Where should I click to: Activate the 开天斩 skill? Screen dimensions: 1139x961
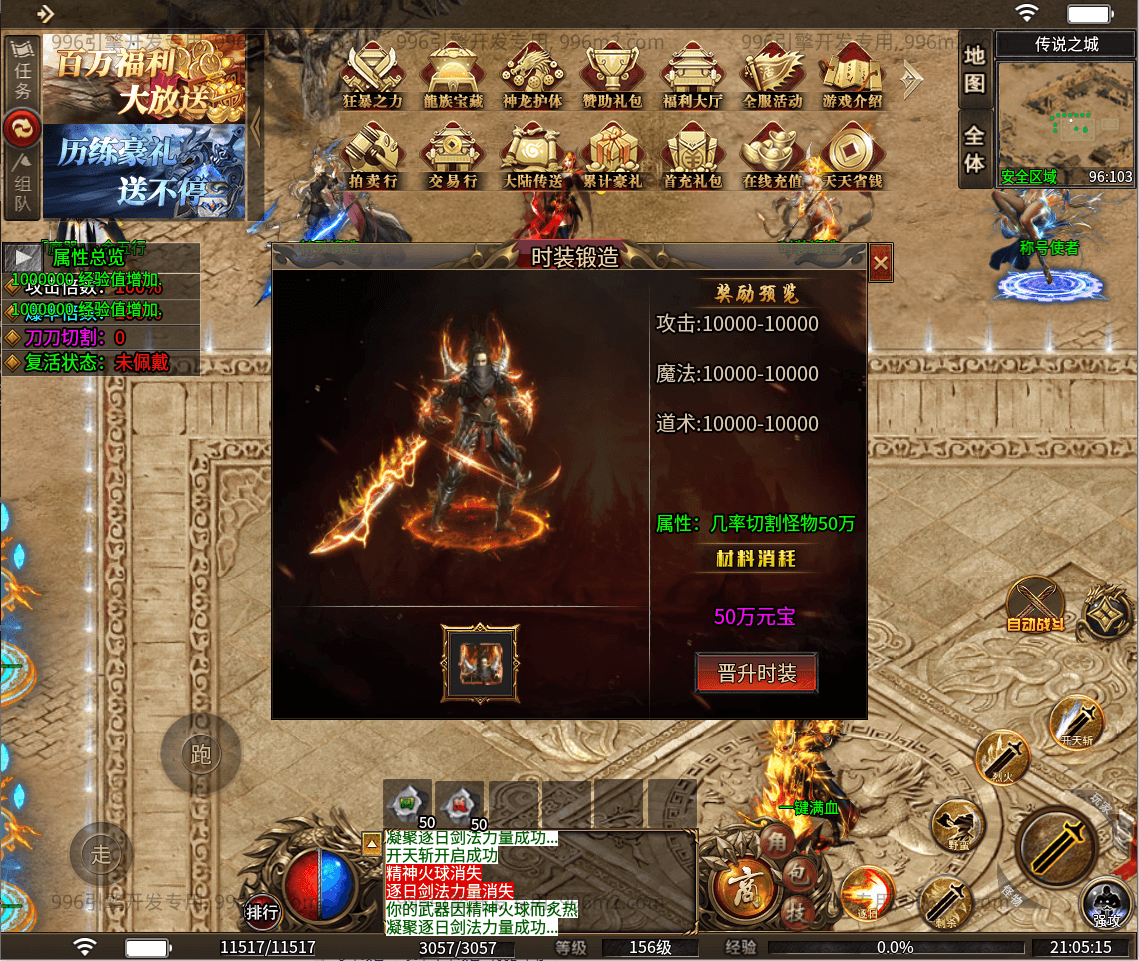click(x=1077, y=722)
